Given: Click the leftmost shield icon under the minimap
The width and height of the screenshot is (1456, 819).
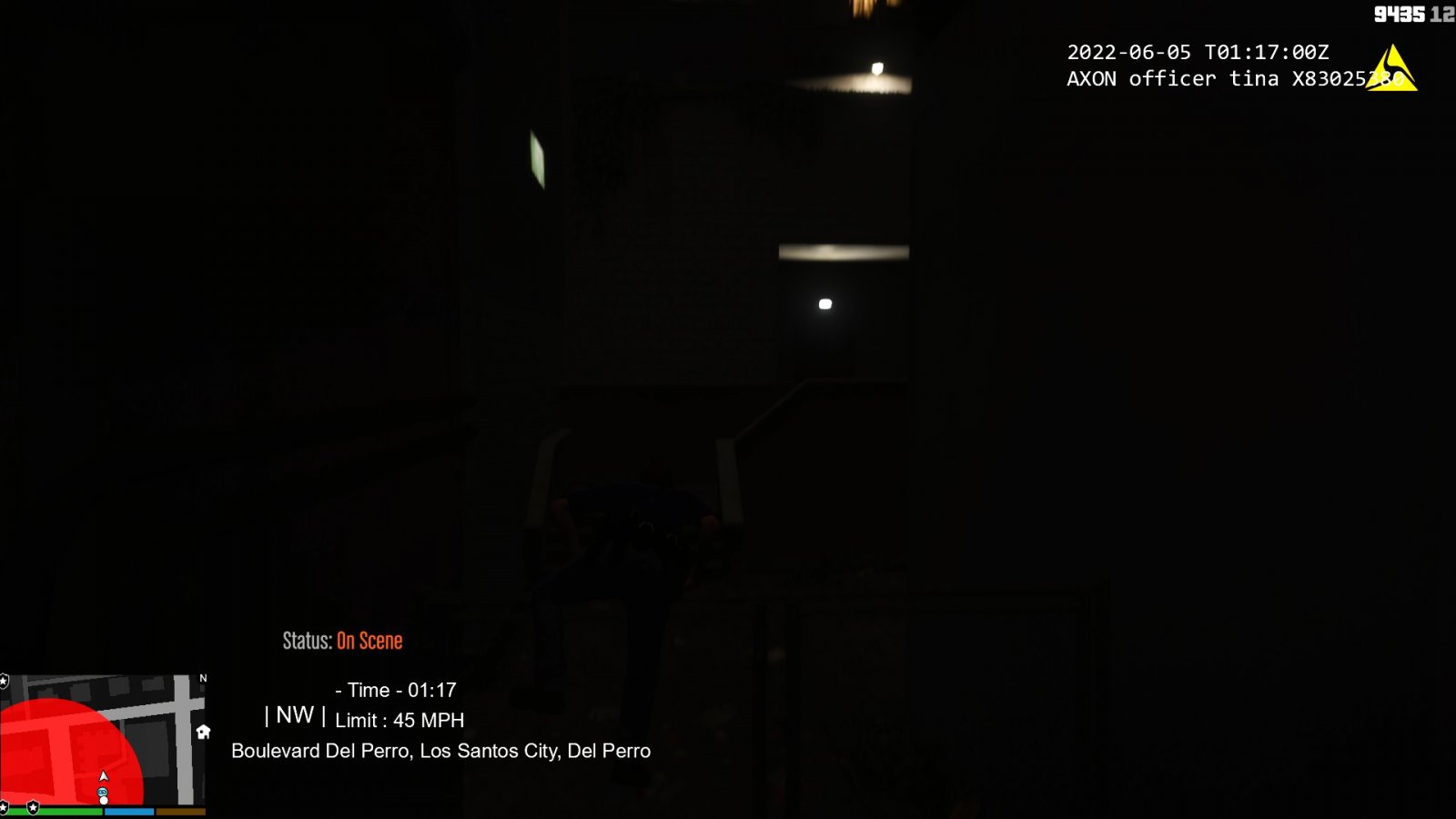Looking at the screenshot, I should 4,806.
